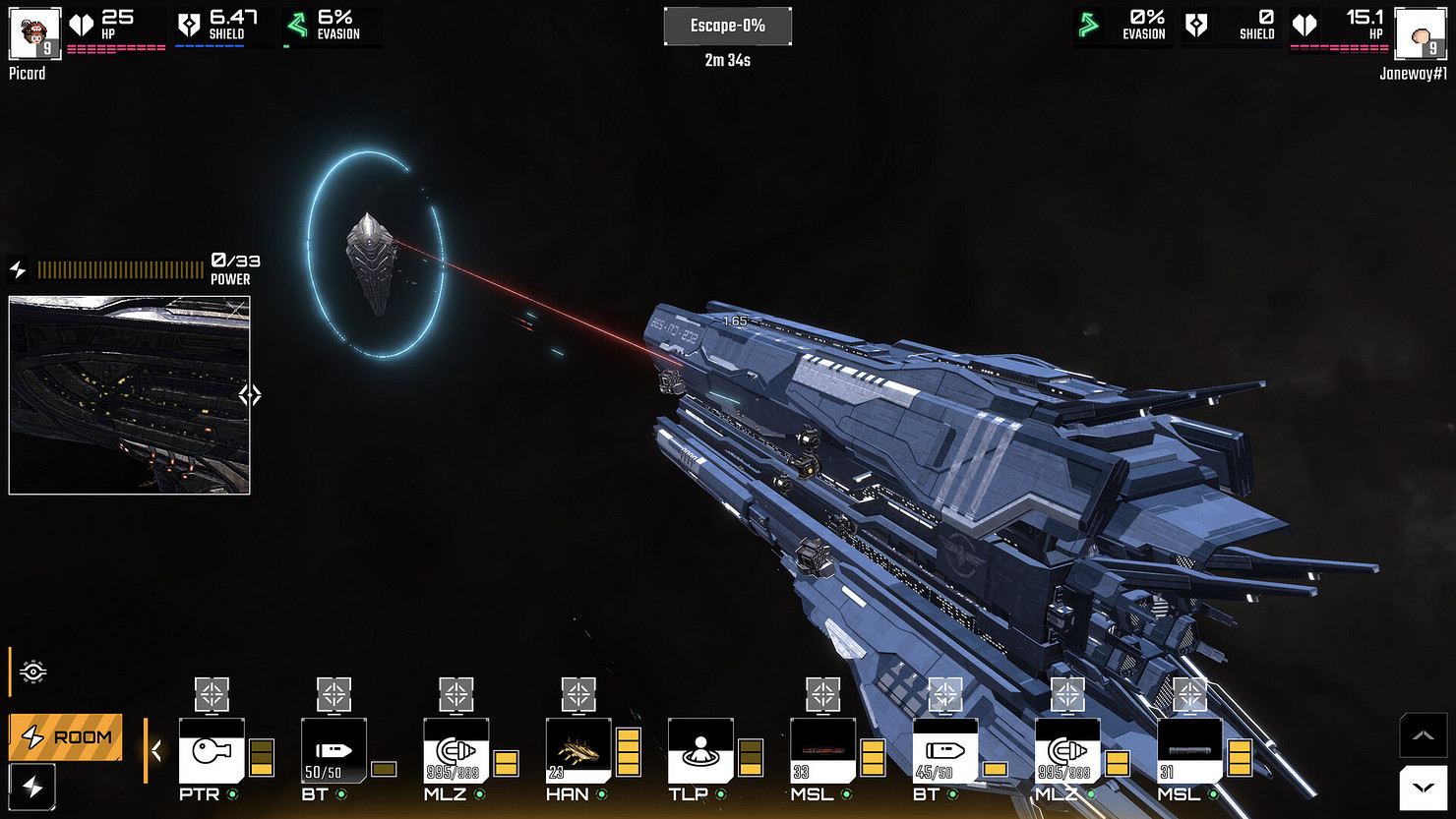Activate the TLP teleport module
1456x819 pixels.
click(x=700, y=750)
